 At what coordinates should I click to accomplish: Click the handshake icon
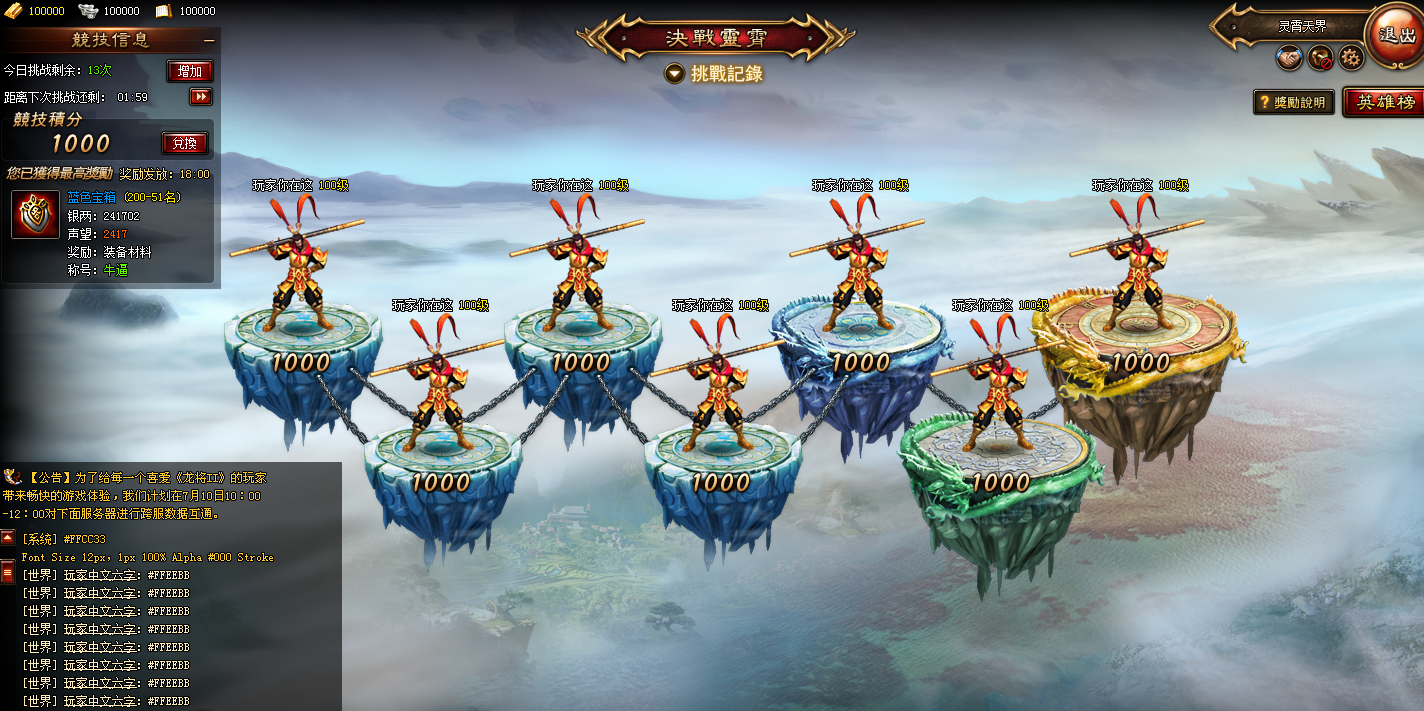pyautogui.click(x=1289, y=58)
